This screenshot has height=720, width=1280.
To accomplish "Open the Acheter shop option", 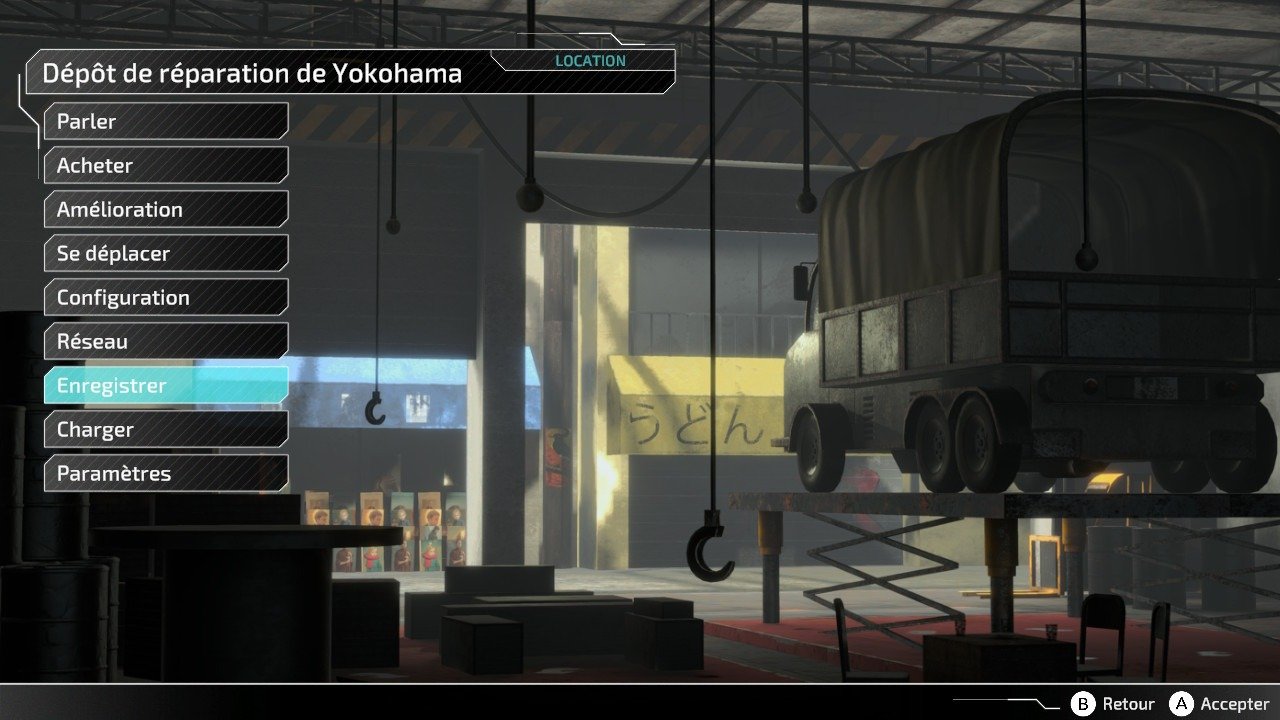I will (166, 165).
